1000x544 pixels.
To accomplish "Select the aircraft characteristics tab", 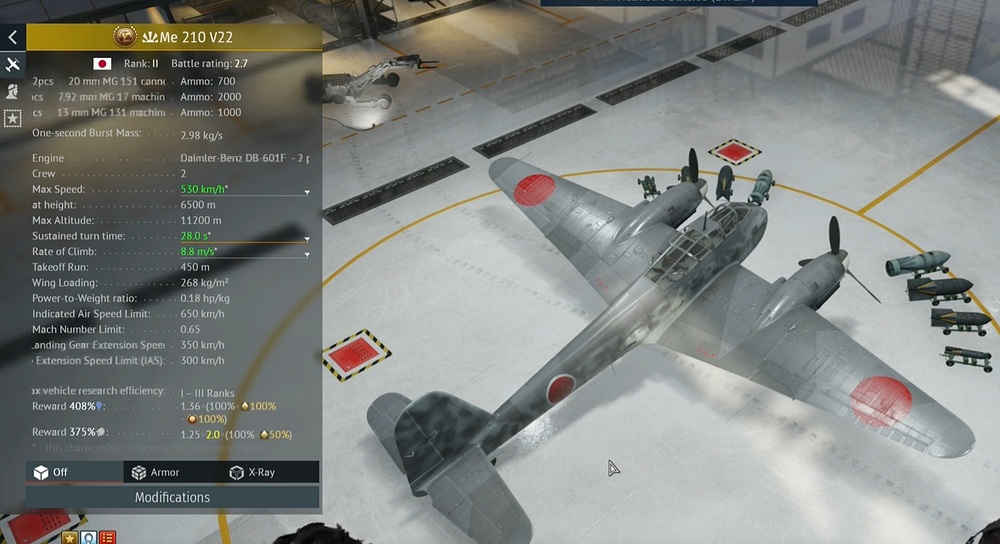I will pos(12,65).
